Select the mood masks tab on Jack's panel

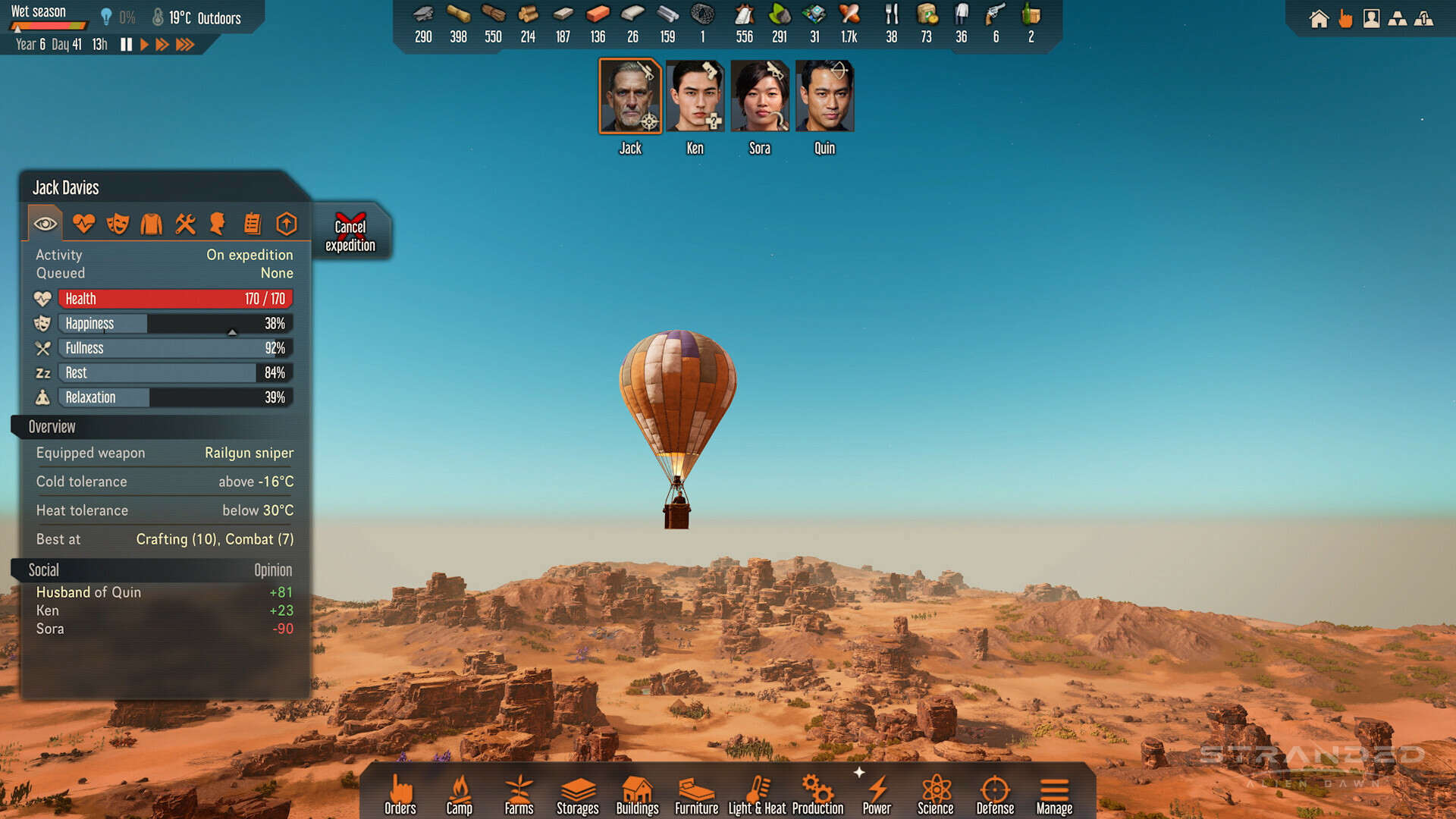[118, 223]
